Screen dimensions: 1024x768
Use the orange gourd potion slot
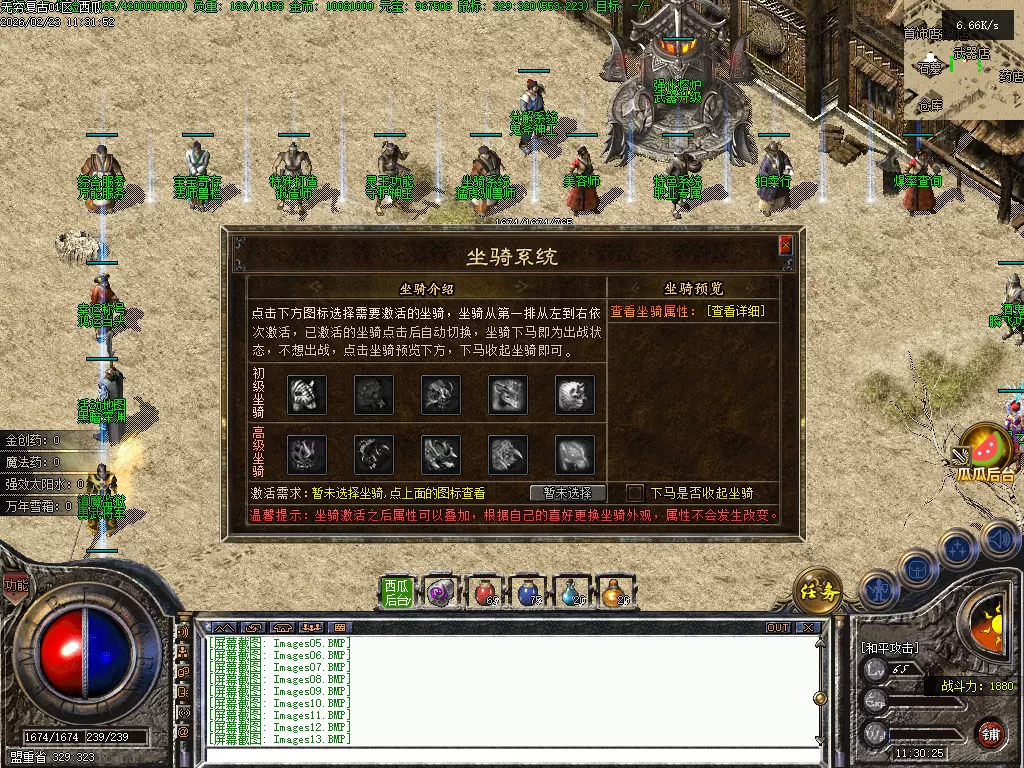click(616, 593)
